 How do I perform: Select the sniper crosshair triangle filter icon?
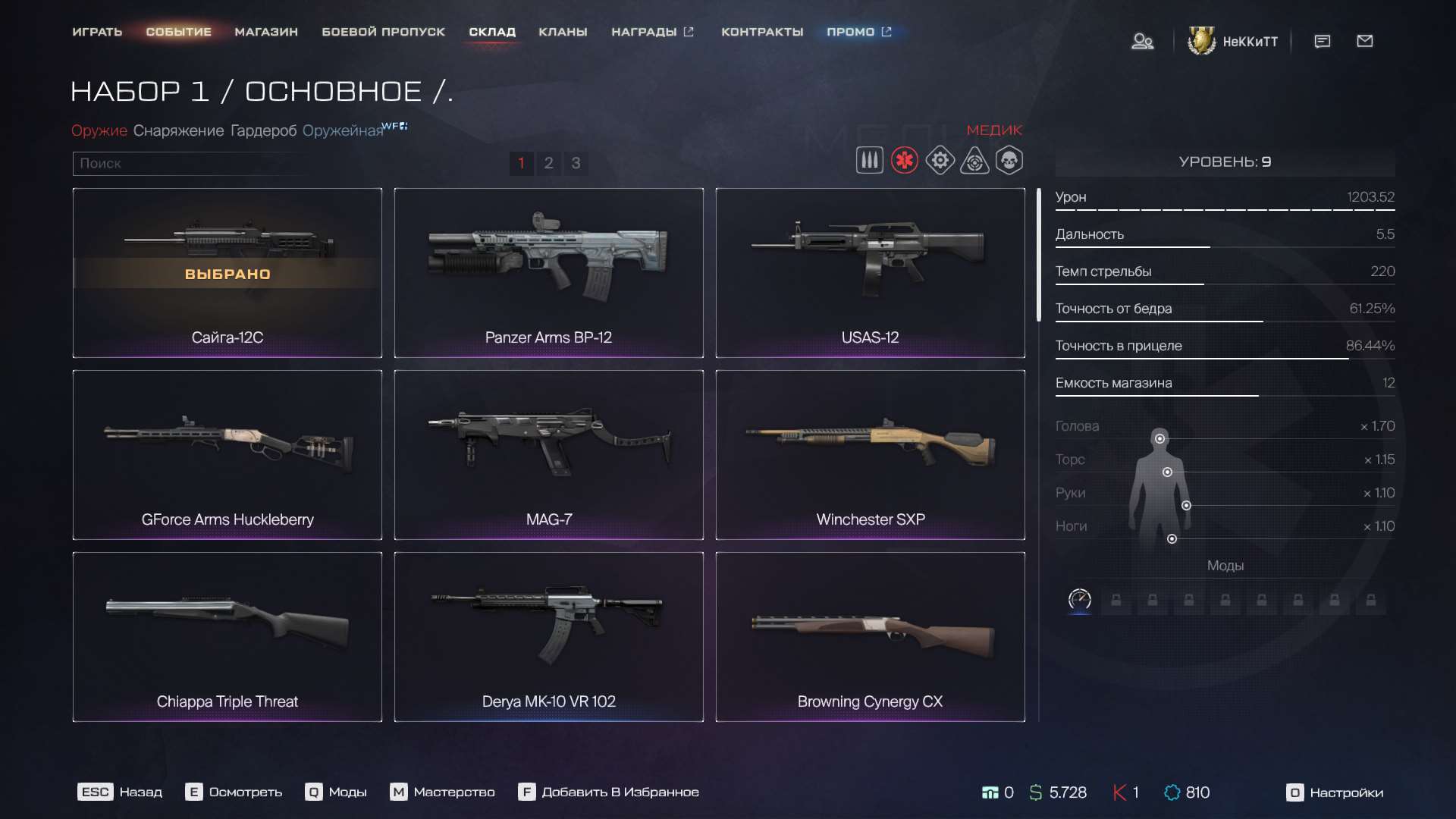tap(974, 160)
